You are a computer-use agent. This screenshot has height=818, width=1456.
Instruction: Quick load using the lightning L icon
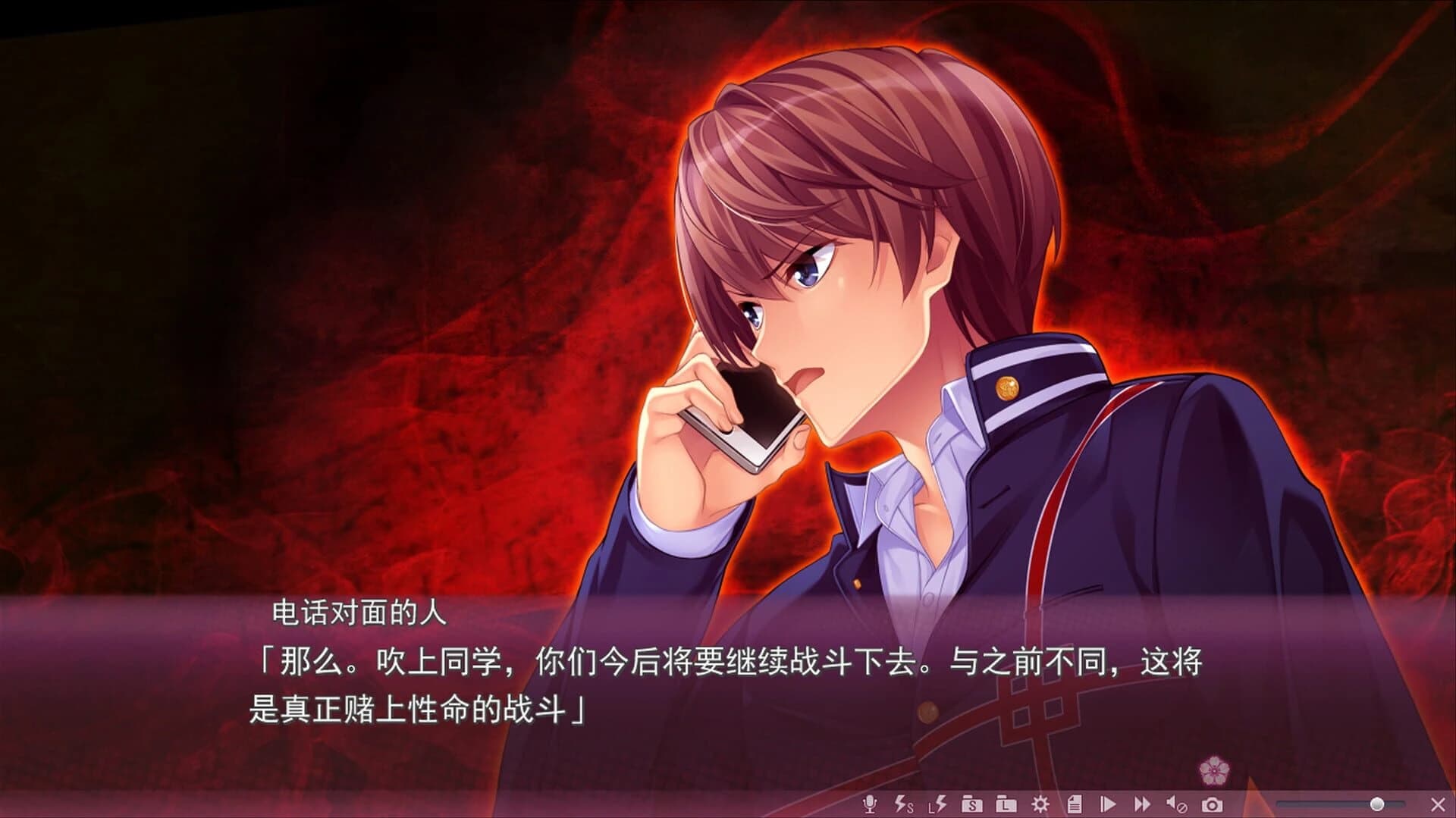click(937, 805)
